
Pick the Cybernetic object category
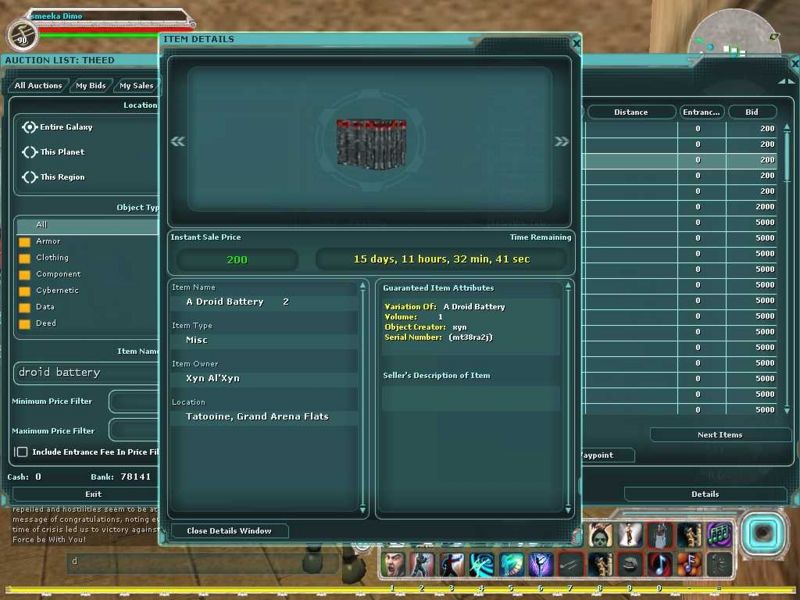click(x=57, y=291)
